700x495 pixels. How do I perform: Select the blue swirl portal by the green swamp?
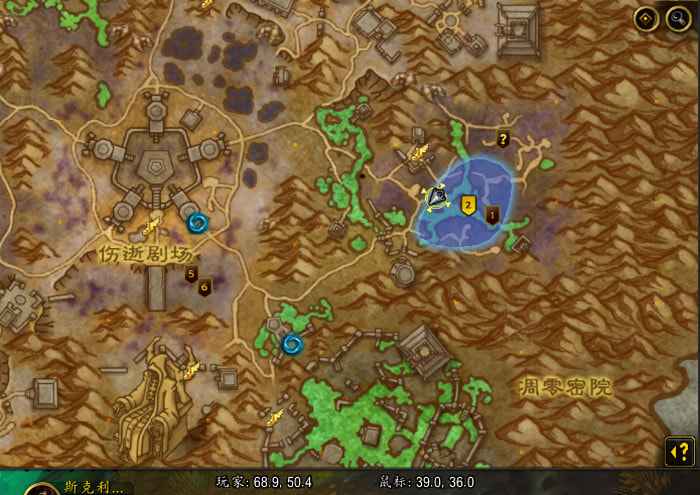(292, 344)
